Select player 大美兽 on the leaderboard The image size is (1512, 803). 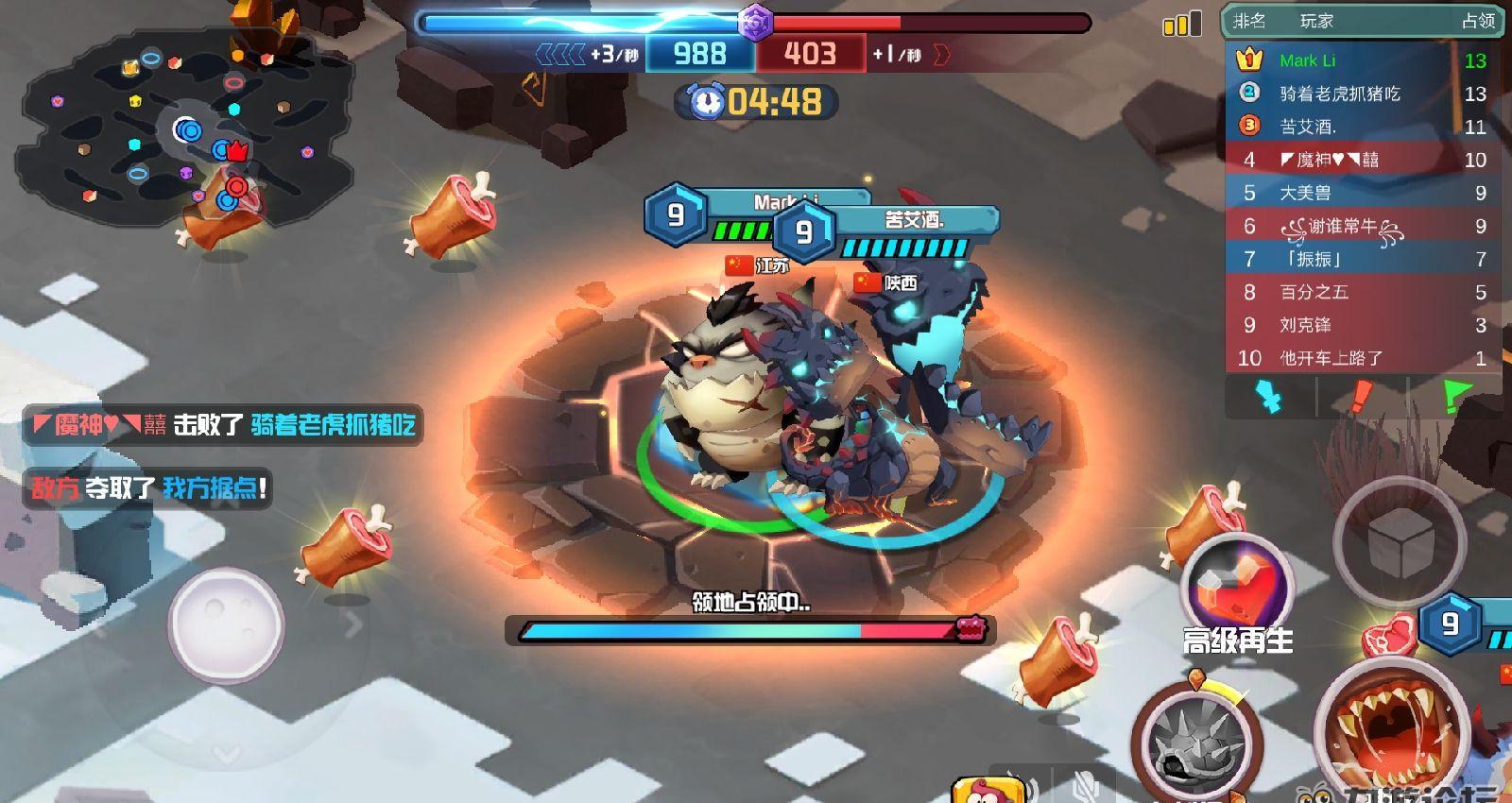click(1361, 193)
